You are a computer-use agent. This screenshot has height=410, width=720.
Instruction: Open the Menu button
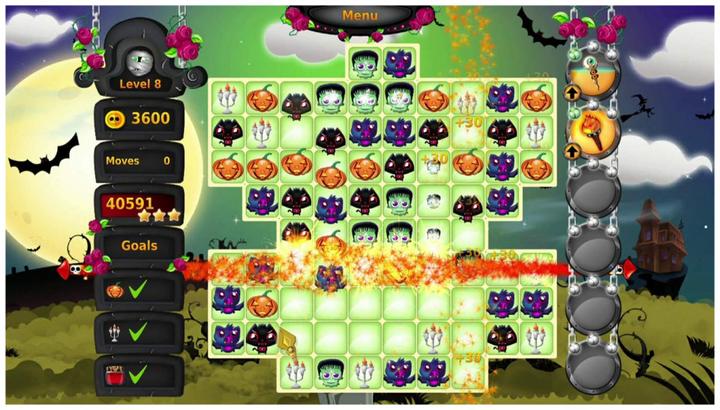[360, 16]
